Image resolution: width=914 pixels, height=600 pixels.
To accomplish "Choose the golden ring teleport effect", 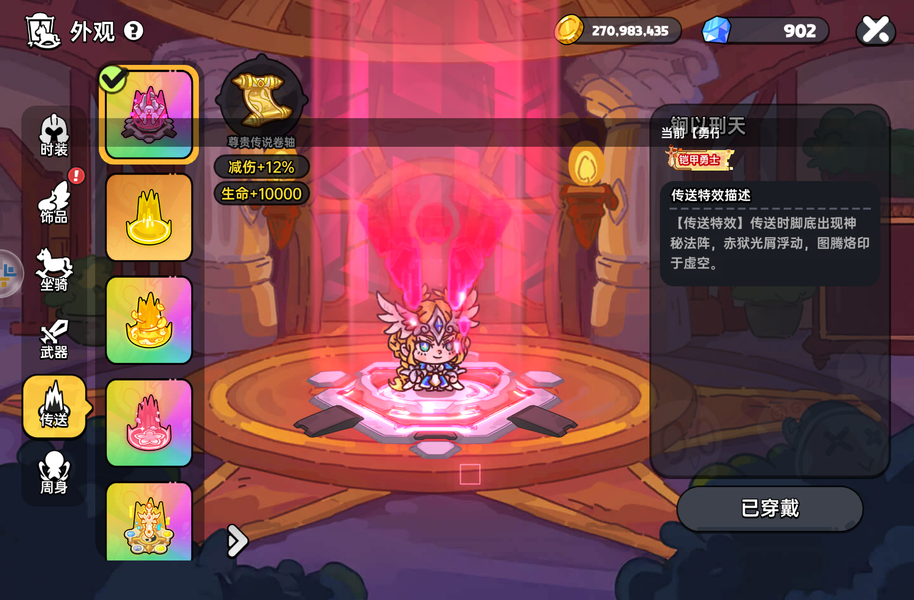I will [x=149, y=217].
